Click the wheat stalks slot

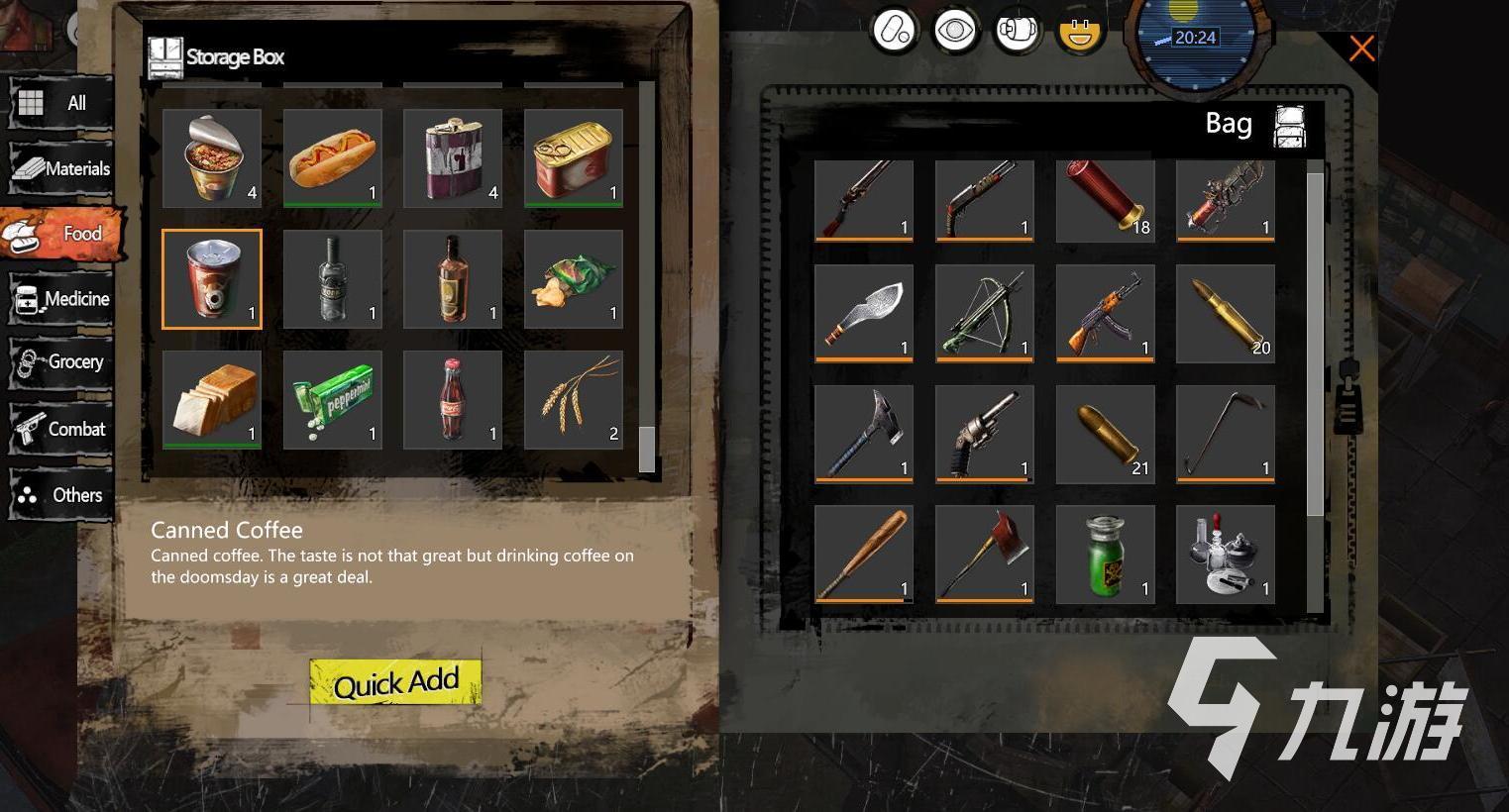tap(574, 400)
